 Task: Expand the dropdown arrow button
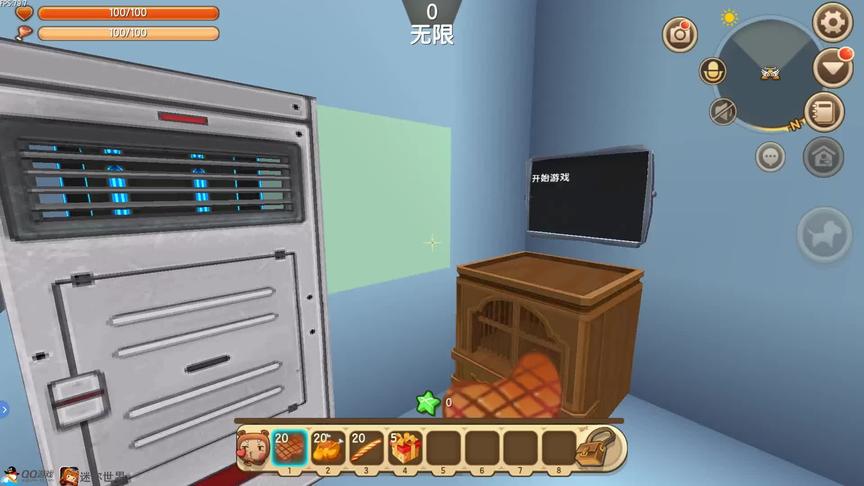coord(832,67)
